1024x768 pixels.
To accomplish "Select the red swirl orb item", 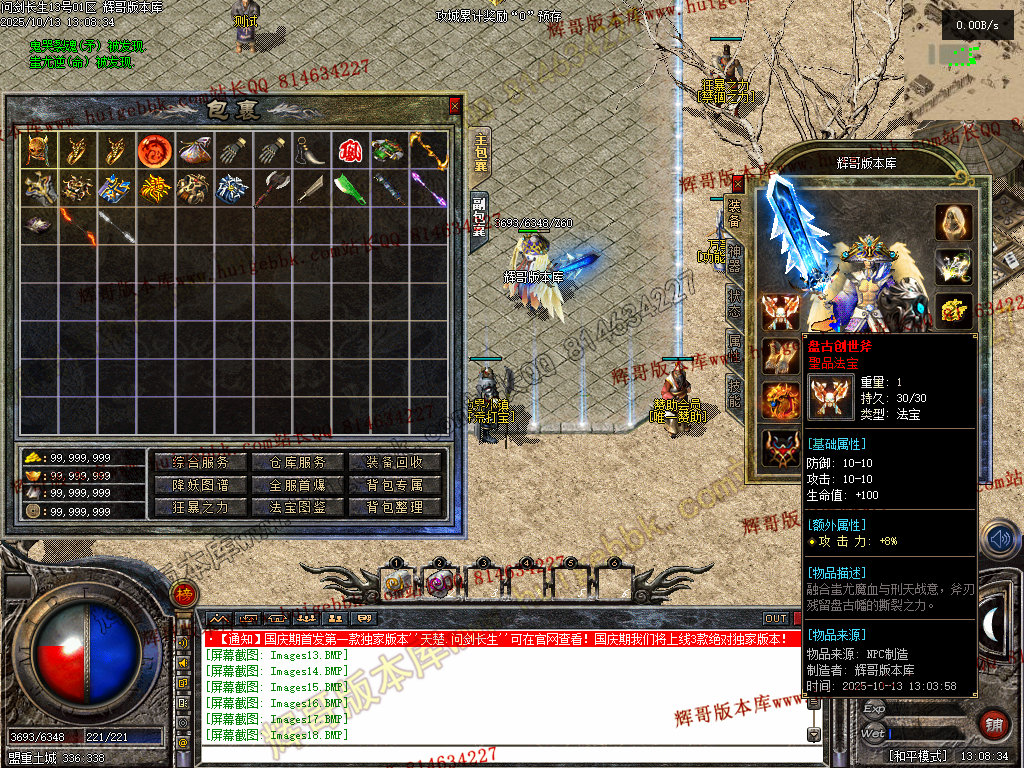I will pyautogui.click(x=153, y=150).
